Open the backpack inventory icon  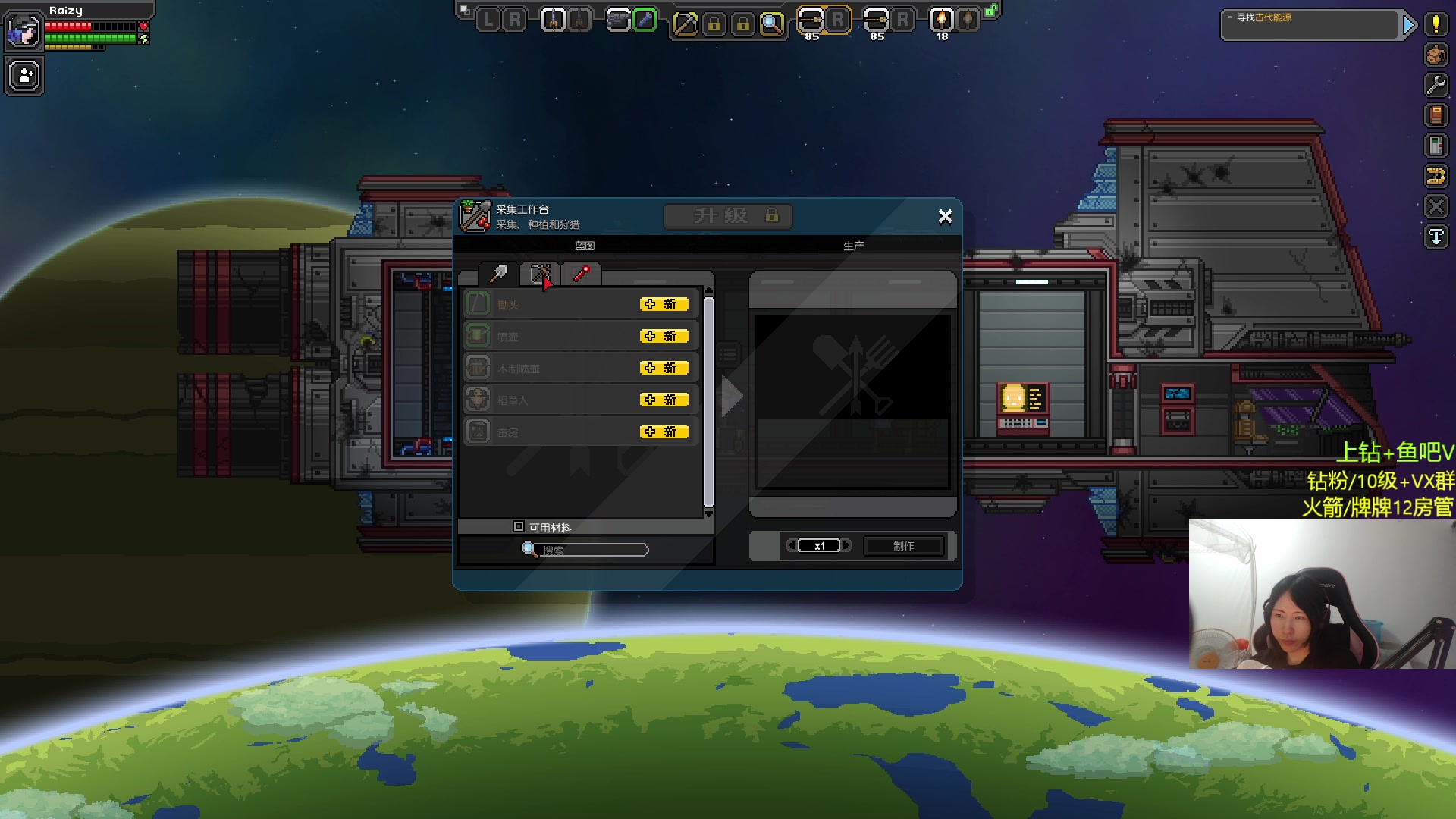coord(1436,55)
